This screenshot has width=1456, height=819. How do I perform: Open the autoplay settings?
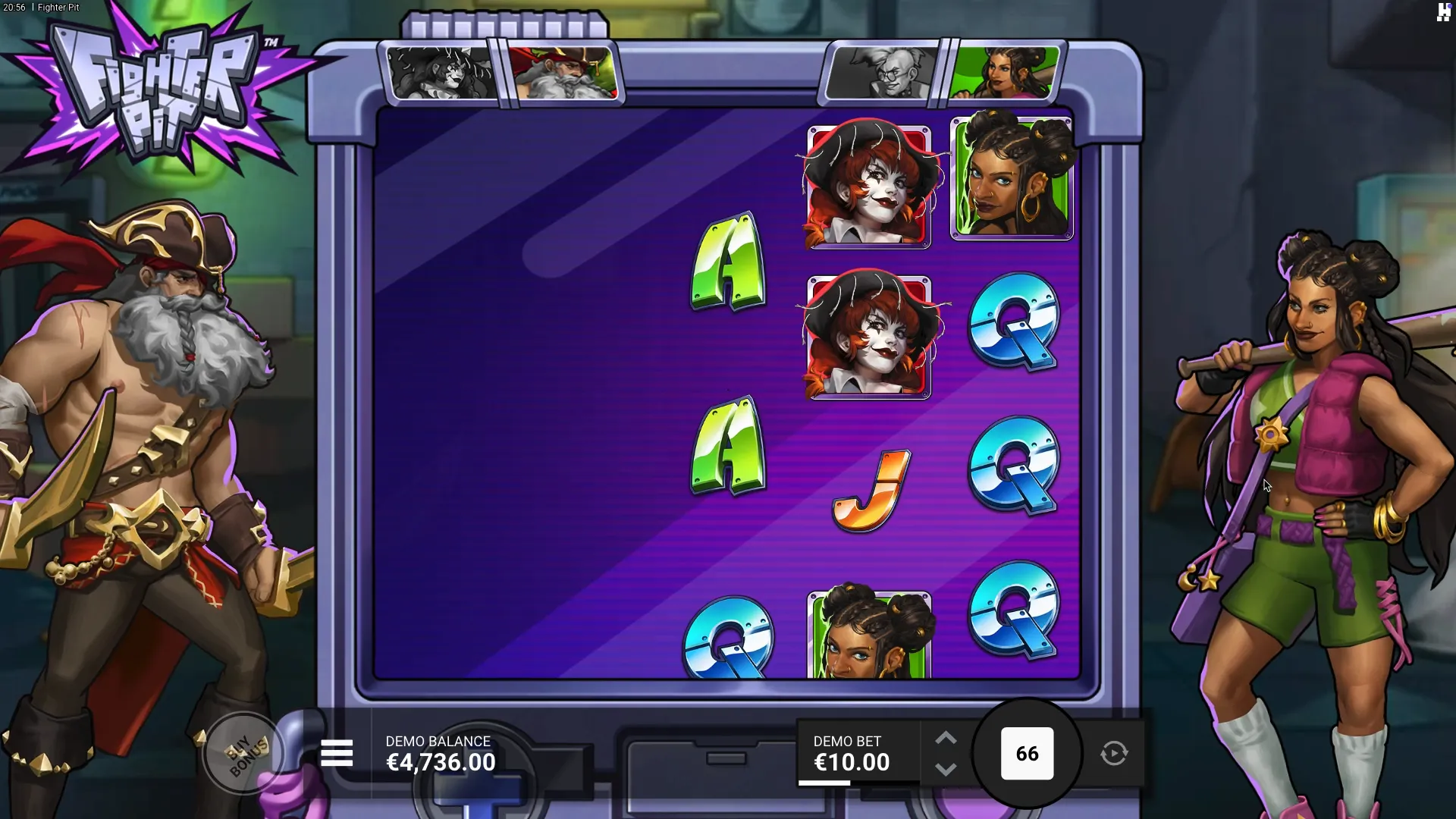click(x=1114, y=754)
